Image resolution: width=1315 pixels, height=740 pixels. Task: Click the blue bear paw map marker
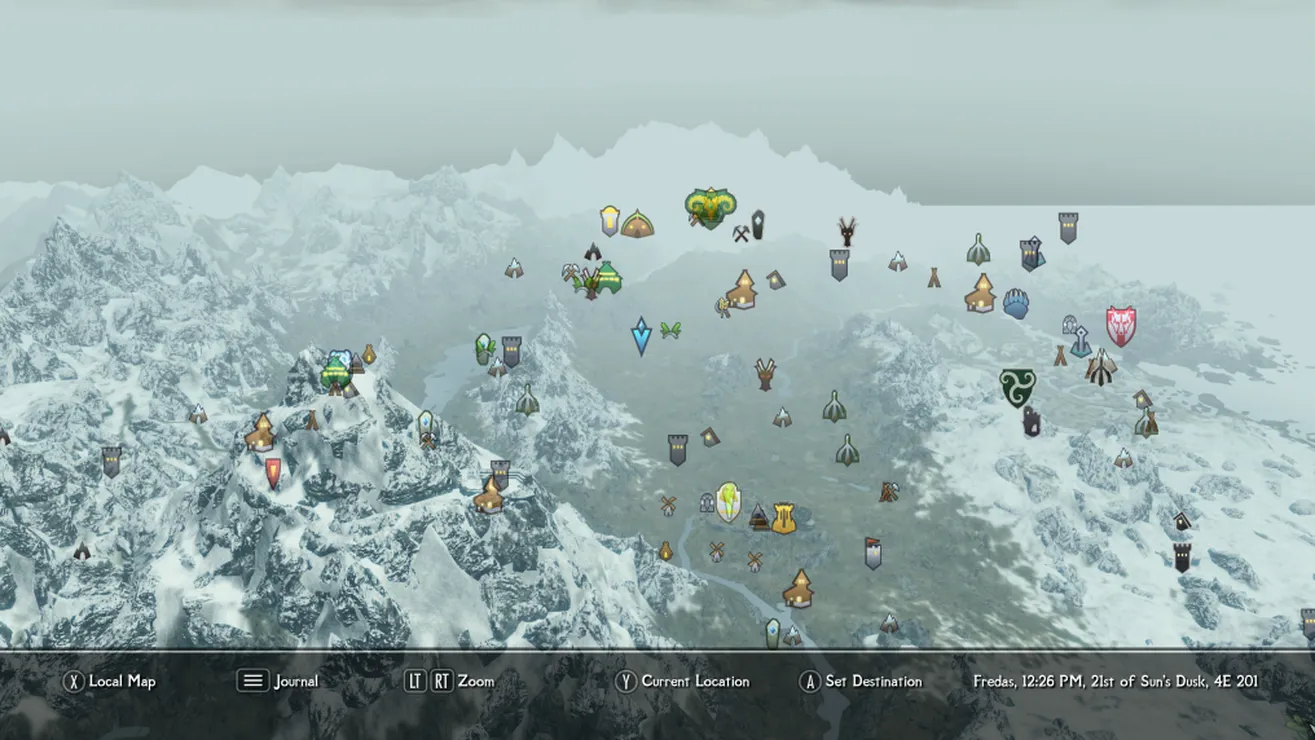pyautogui.click(x=1016, y=304)
